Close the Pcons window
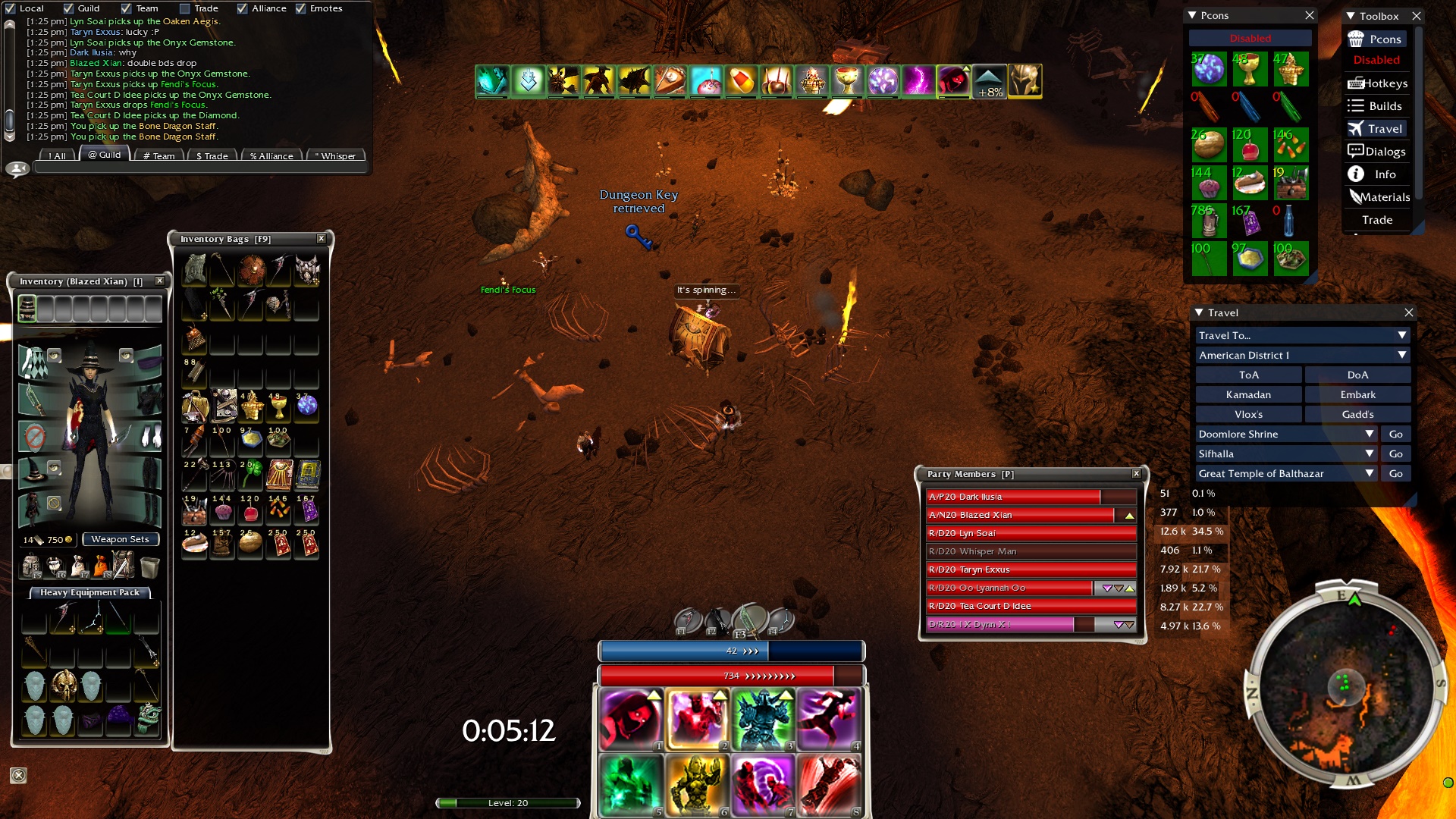This screenshot has width=1456, height=819. tap(1310, 15)
